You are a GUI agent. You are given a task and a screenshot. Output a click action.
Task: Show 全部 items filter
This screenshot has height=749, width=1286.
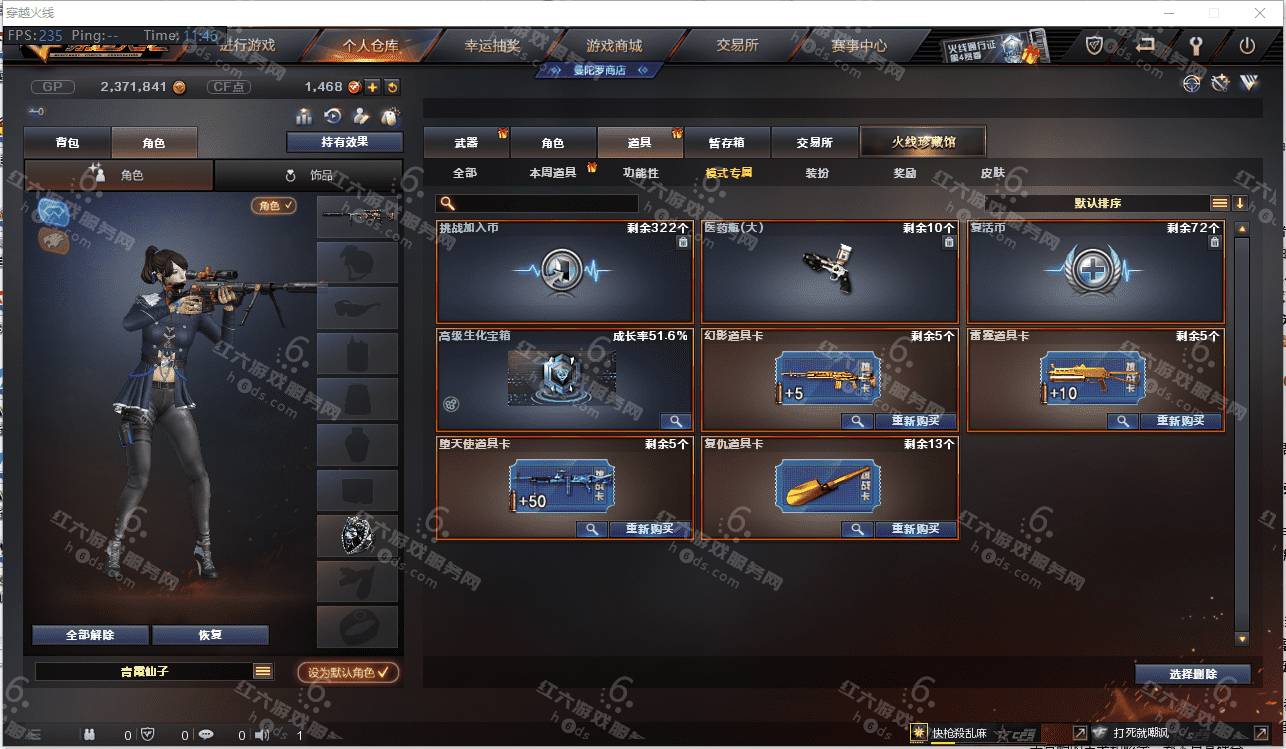coord(465,173)
